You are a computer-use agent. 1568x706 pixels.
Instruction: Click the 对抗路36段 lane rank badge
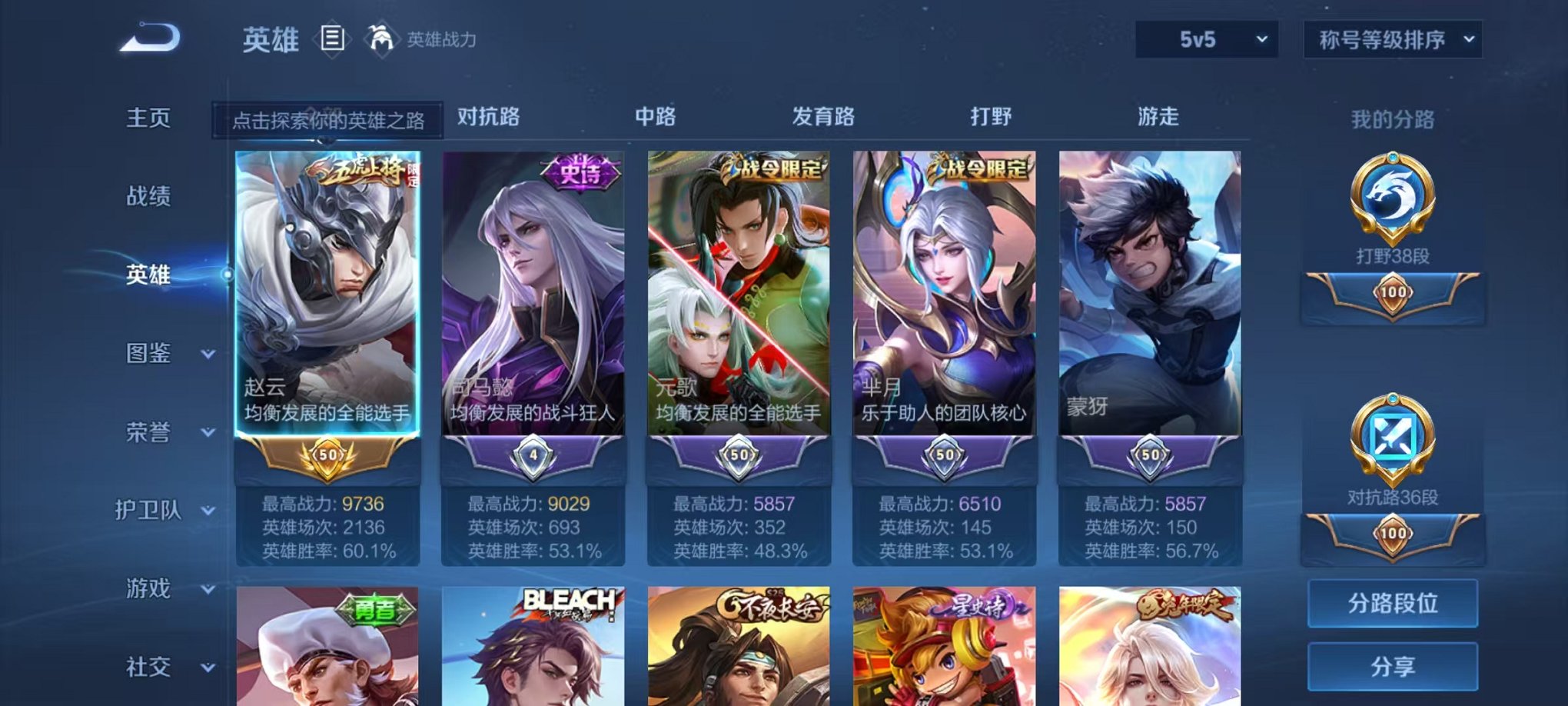(x=1393, y=435)
